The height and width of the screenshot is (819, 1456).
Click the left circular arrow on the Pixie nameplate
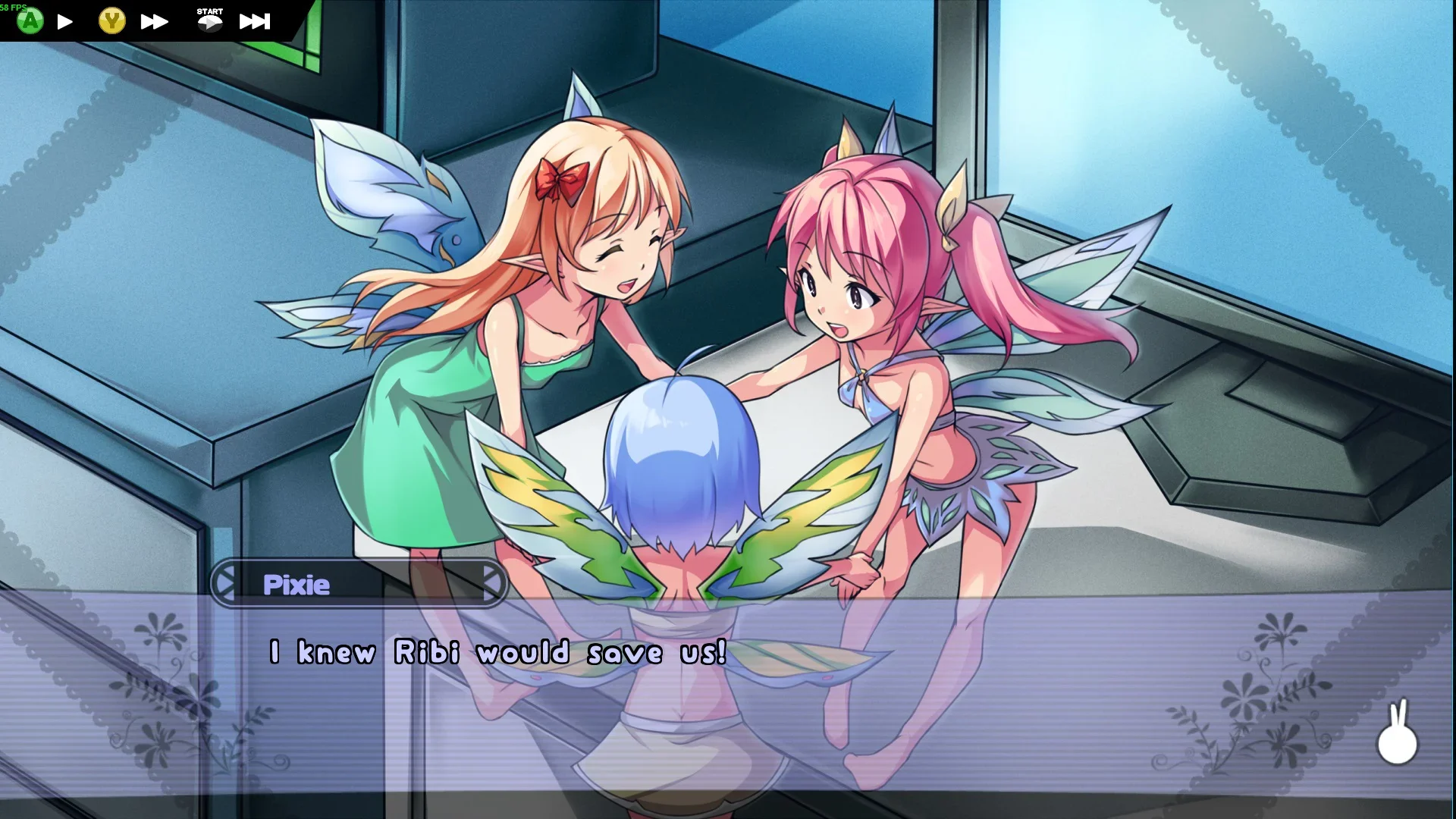coord(221,584)
